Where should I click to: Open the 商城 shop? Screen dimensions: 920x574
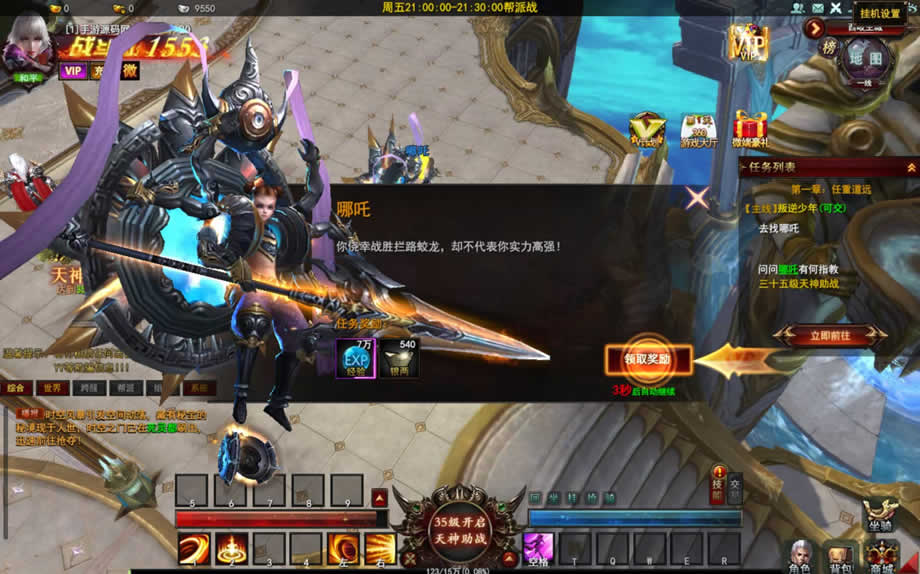click(x=882, y=556)
